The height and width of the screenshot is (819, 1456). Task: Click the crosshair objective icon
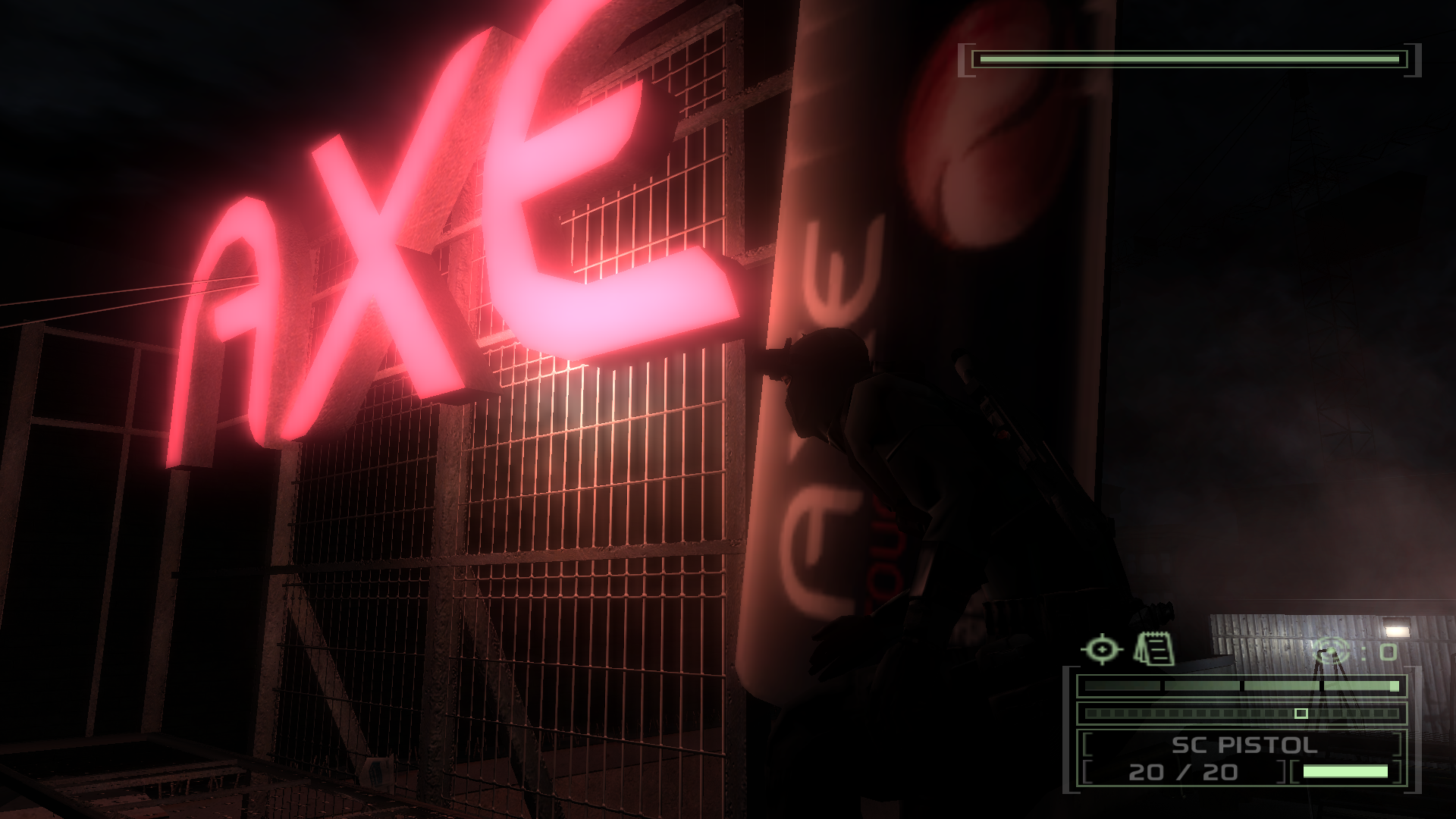1102,650
